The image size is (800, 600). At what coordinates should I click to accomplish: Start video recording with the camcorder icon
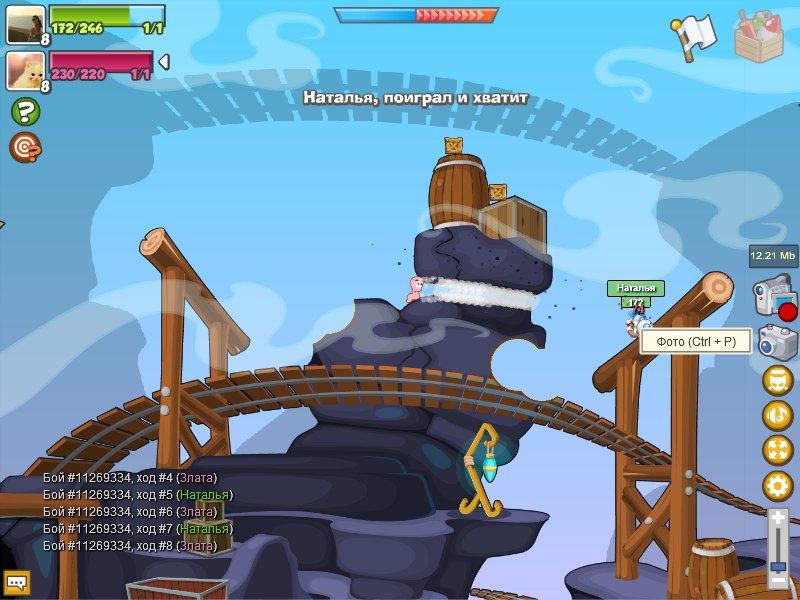pos(775,299)
